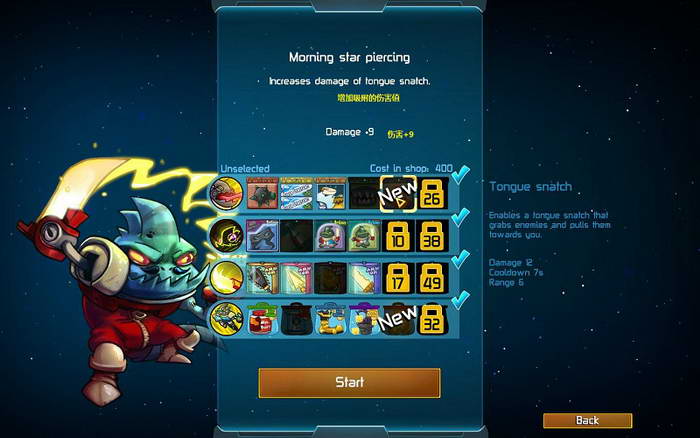Toggle the checkmark for the sword slash row

[460, 260]
